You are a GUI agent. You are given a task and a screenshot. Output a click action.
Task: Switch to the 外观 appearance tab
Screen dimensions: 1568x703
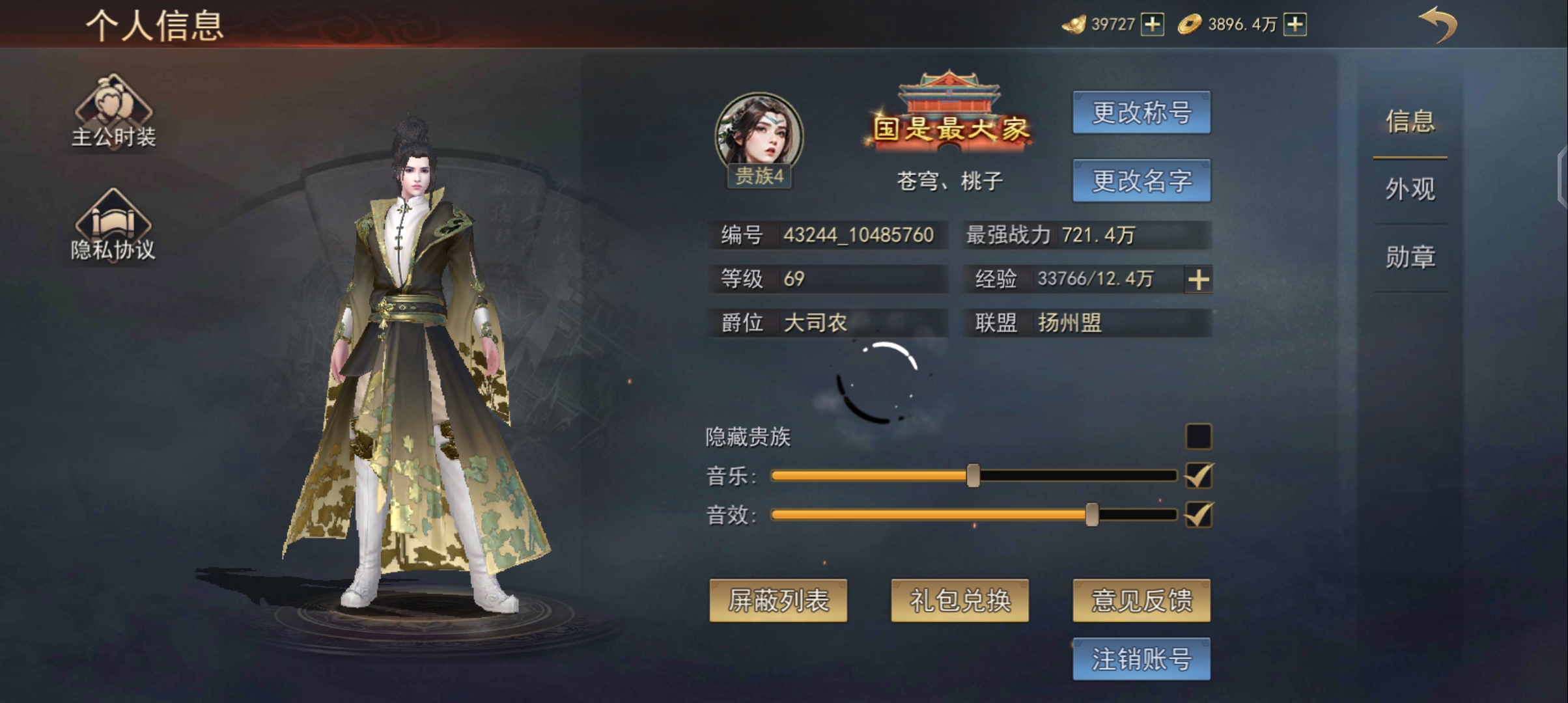[x=1410, y=189]
